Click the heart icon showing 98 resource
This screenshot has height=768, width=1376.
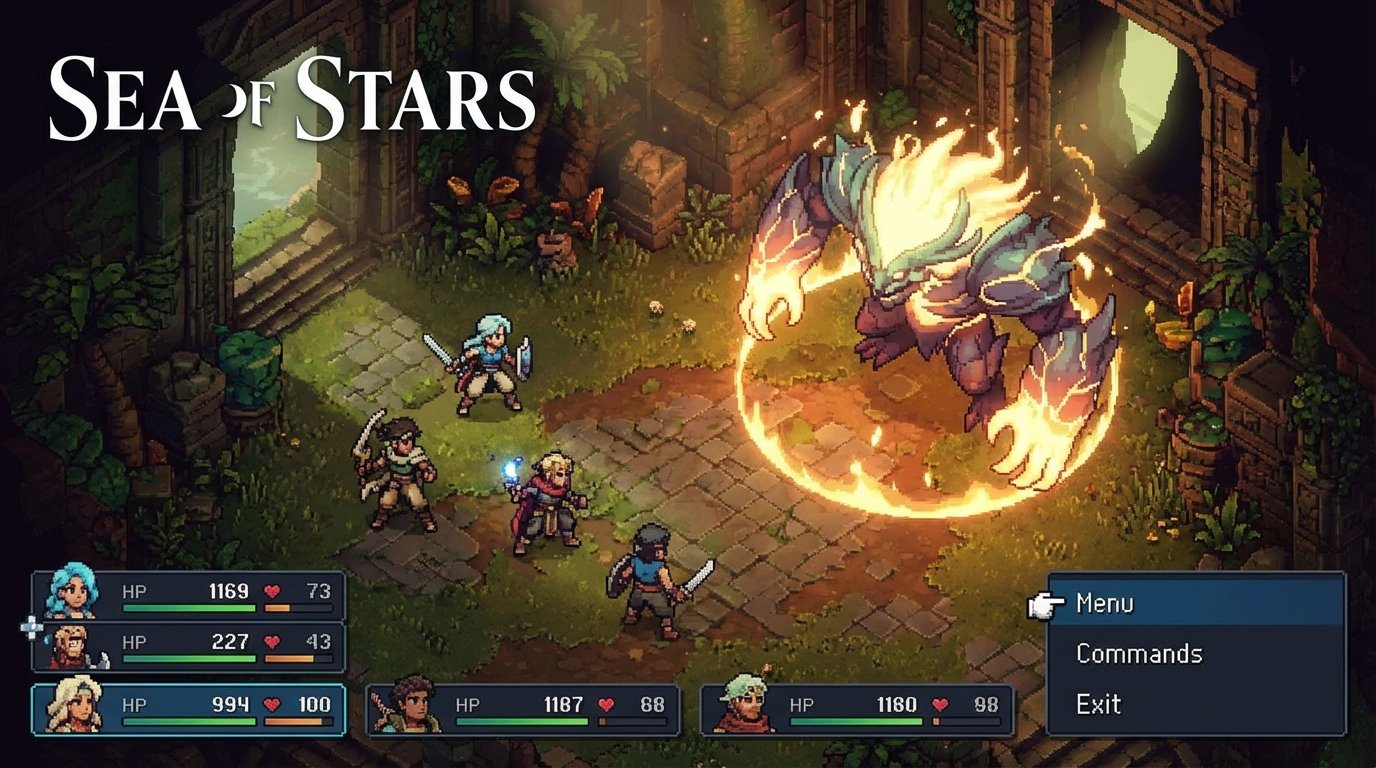pyautogui.click(x=941, y=704)
